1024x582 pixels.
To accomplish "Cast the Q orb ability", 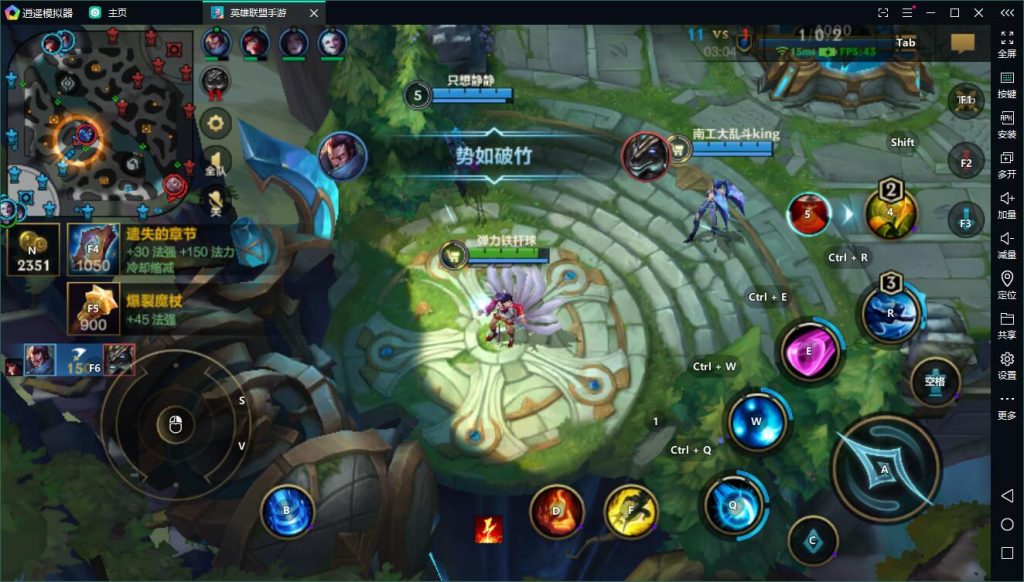I will click(x=734, y=505).
